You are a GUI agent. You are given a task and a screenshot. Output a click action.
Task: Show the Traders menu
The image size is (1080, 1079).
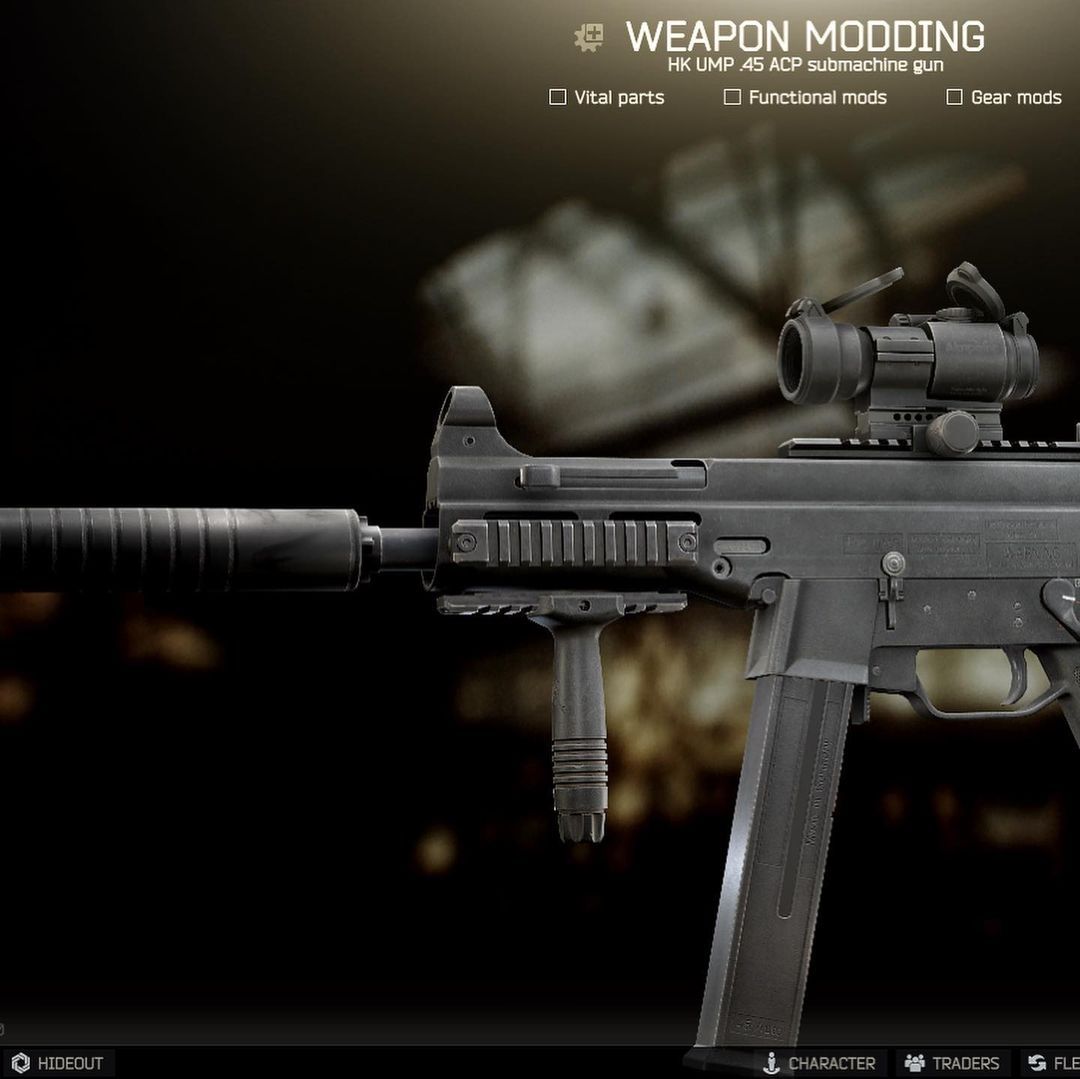[x=952, y=1063]
